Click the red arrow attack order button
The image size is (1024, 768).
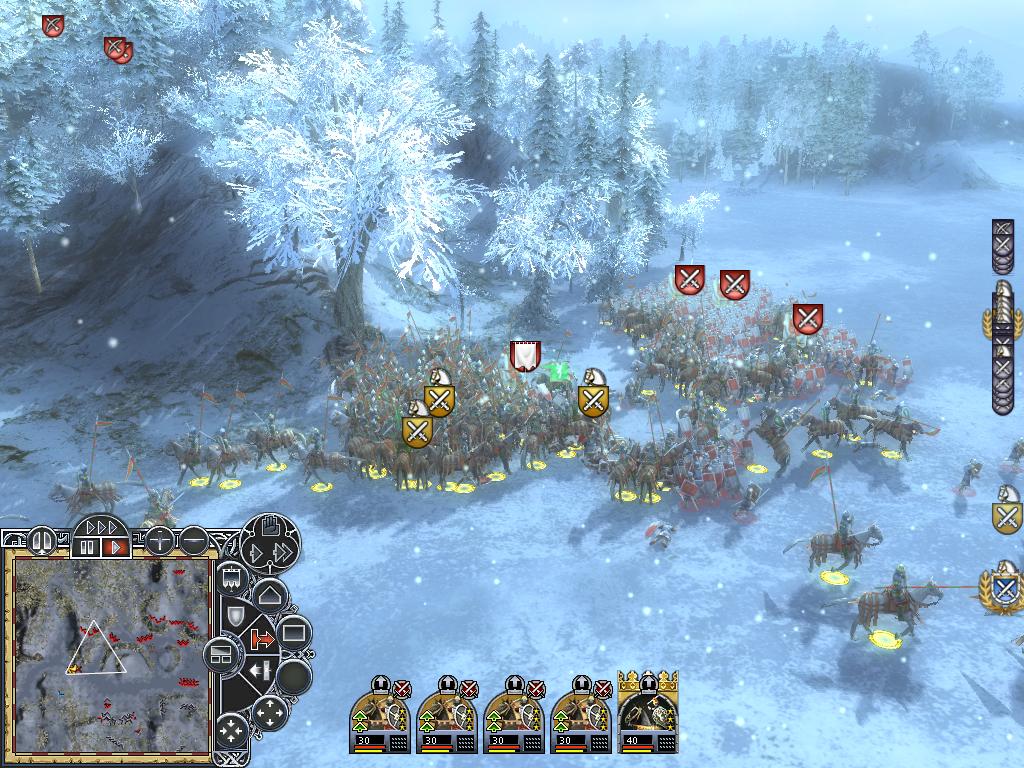tap(263, 636)
